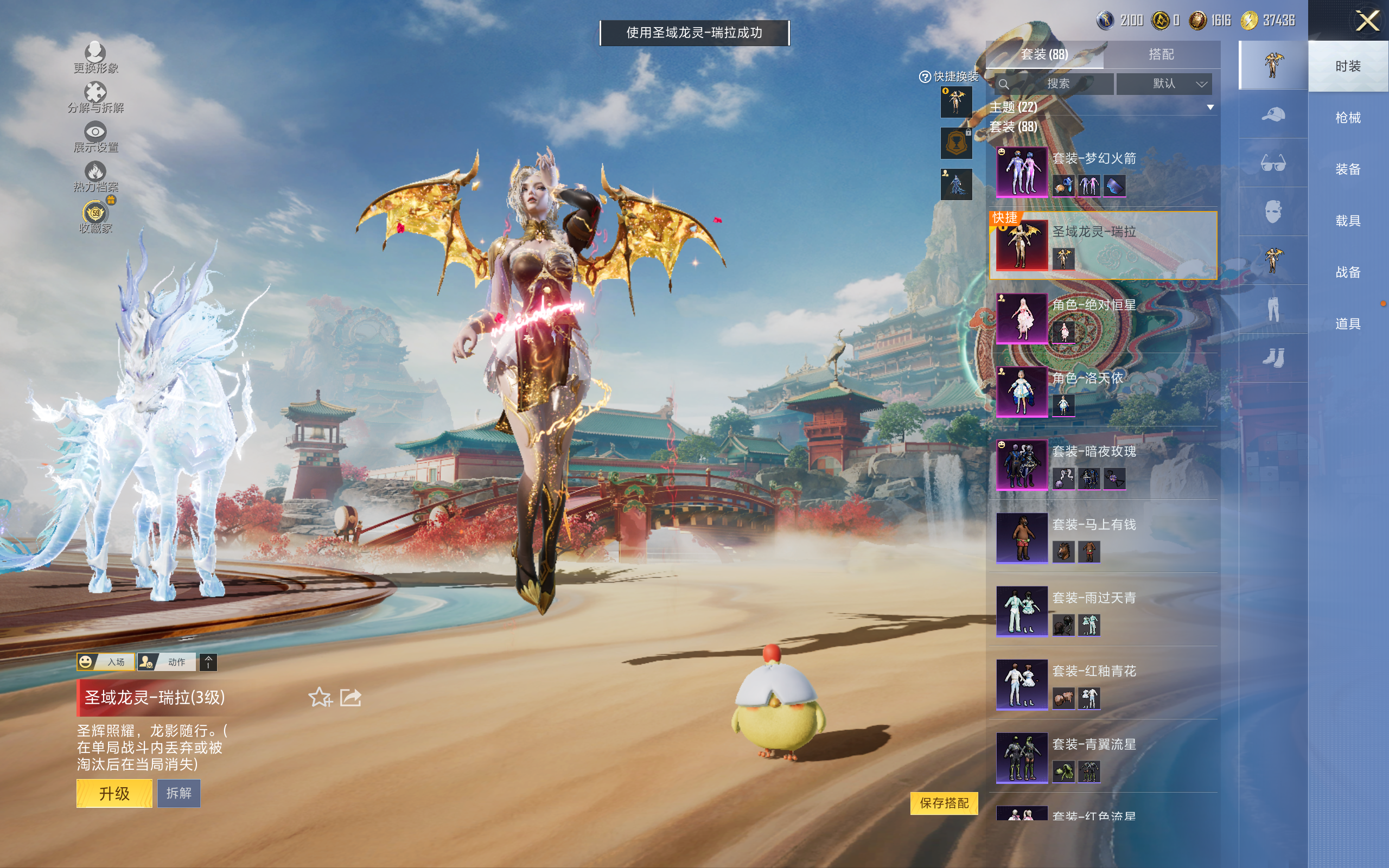Screen dimensions: 1389x868
Task: Switch to the 搭配 tab
Action: pyautogui.click(x=1161, y=55)
